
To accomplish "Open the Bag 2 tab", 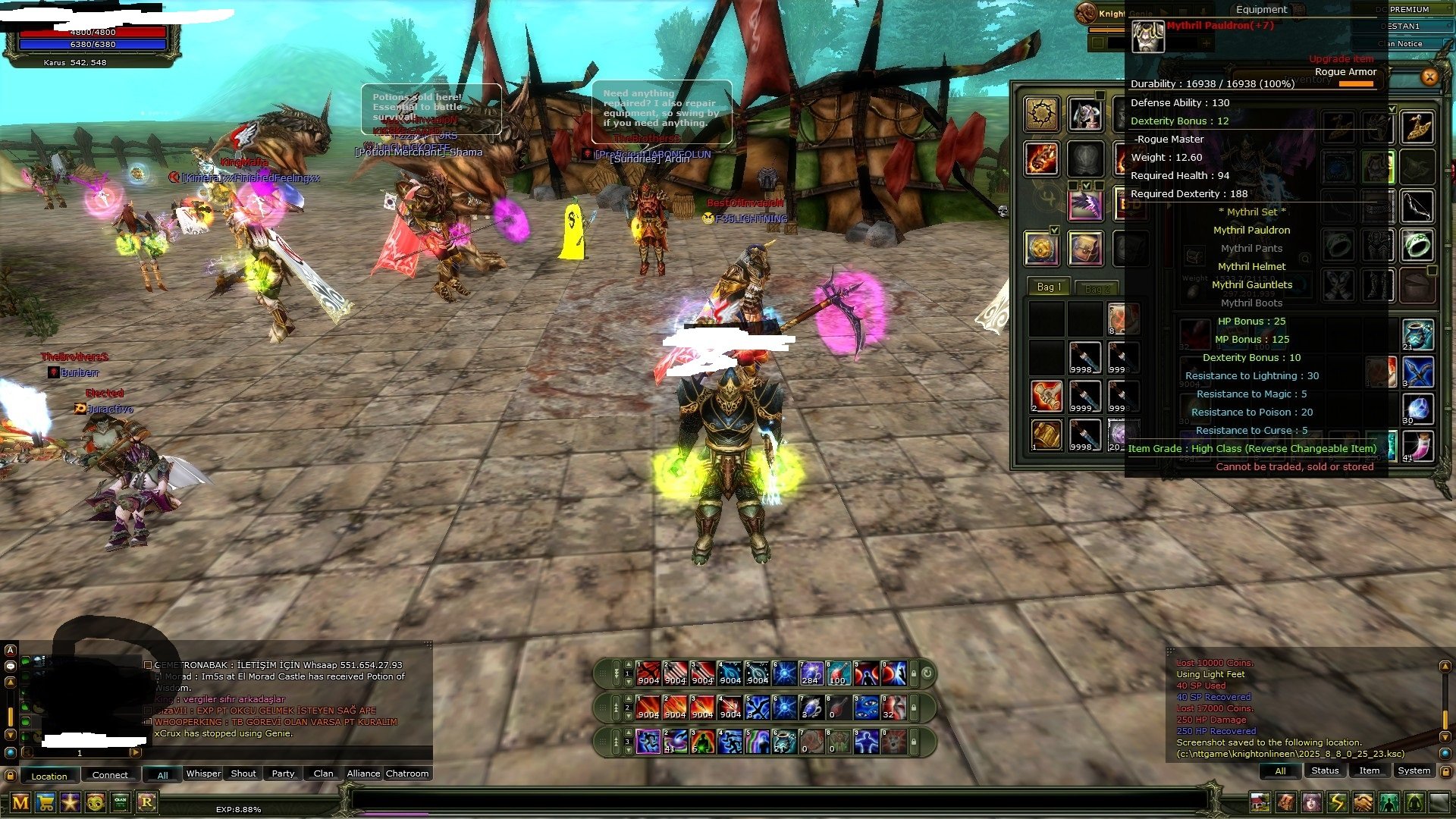I will pos(1097,289).
